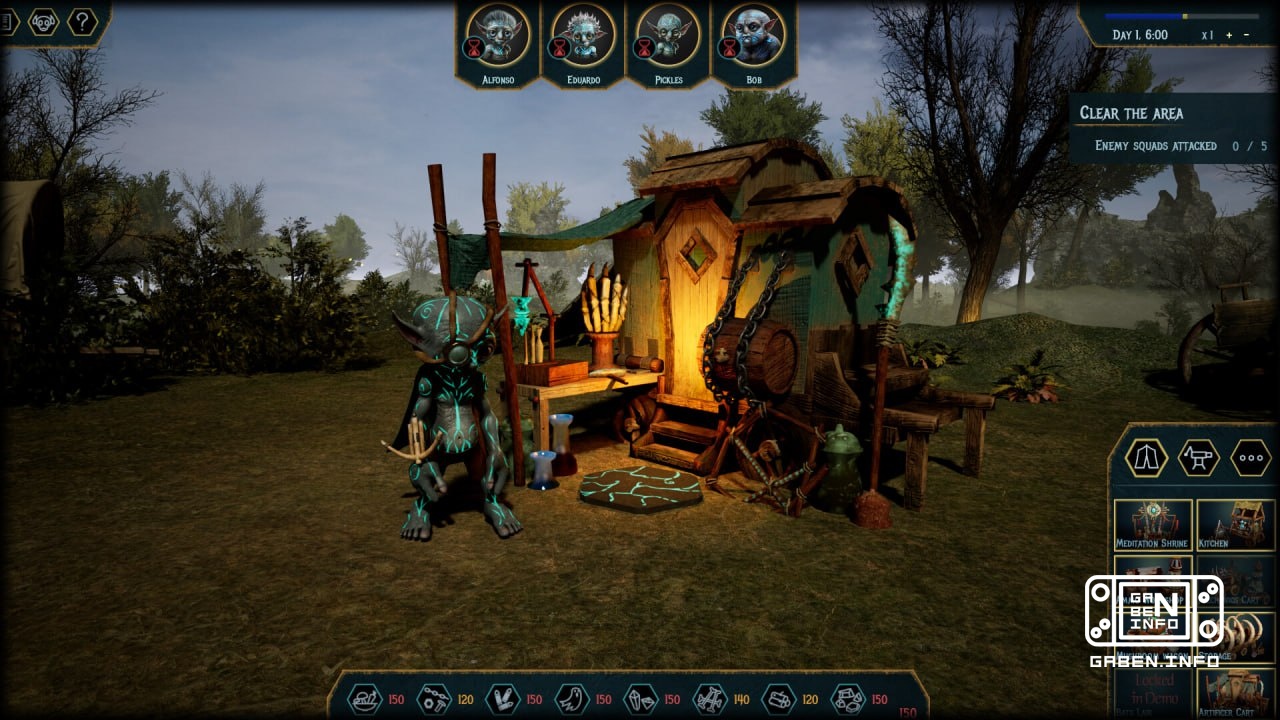This screenshot has height=720, width=1280.
Task: Switch to the tent buildings tab
Action: (x=1146, y=457)
